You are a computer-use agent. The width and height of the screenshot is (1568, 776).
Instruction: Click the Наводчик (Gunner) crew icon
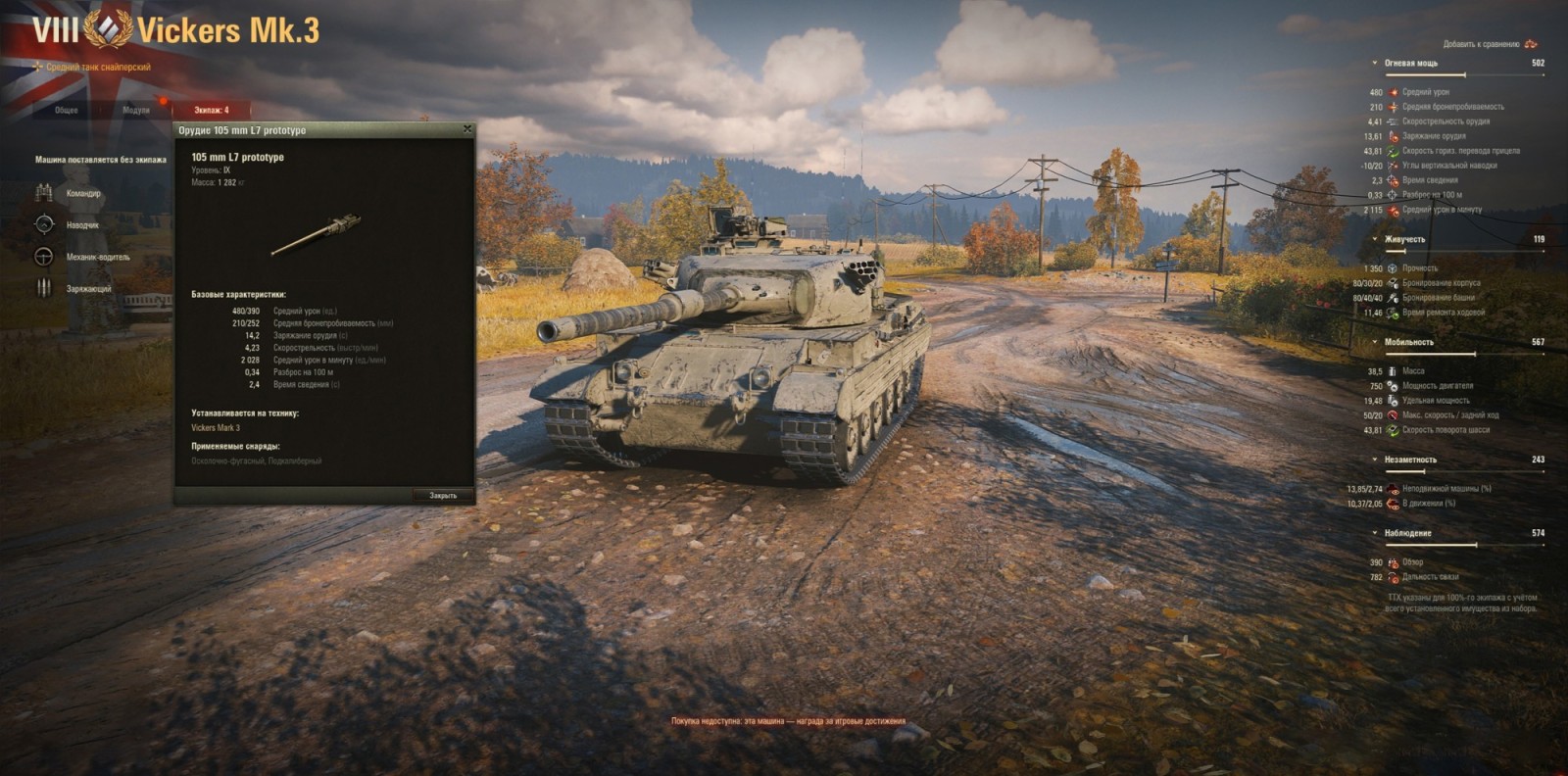43,225
